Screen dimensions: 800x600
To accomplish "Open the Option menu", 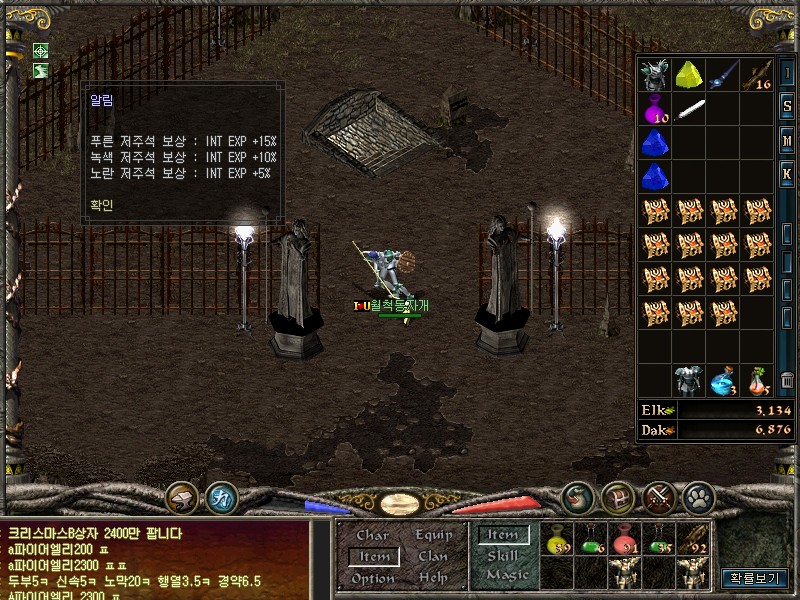I will (x=373, y=579).
